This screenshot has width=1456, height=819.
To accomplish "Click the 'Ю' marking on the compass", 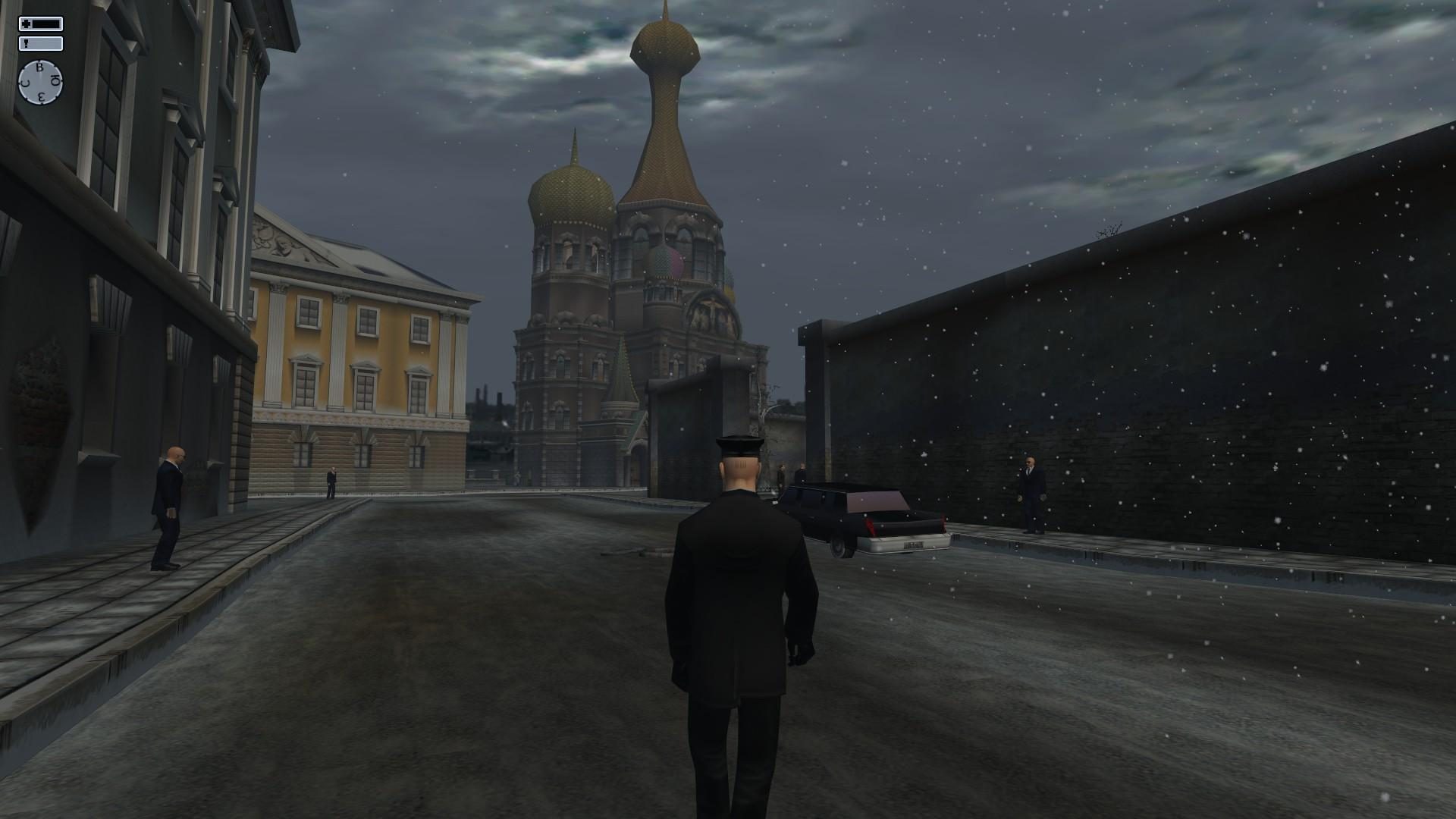I will click(x=55, y=79).
